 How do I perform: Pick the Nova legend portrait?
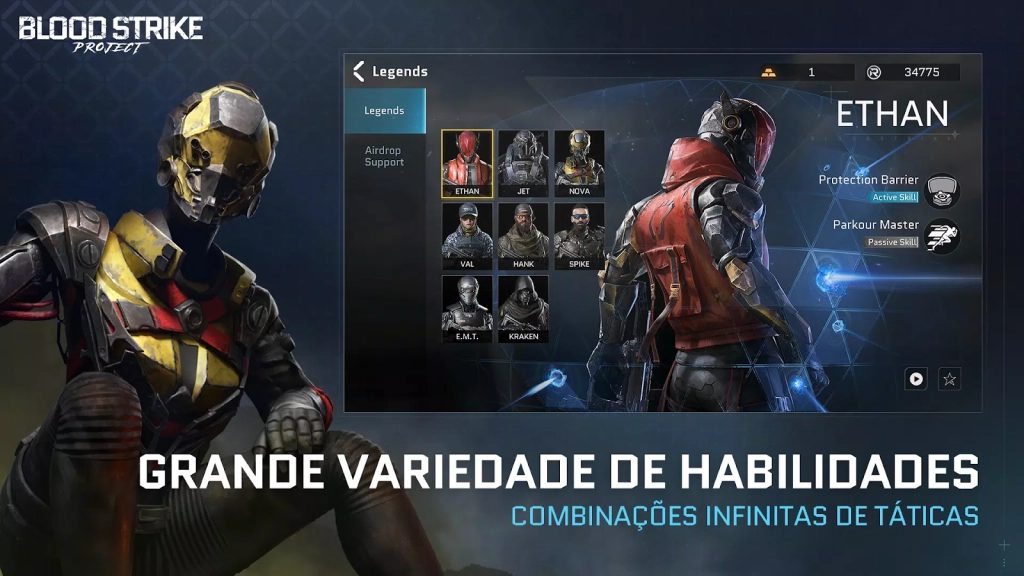pos(579,163)
